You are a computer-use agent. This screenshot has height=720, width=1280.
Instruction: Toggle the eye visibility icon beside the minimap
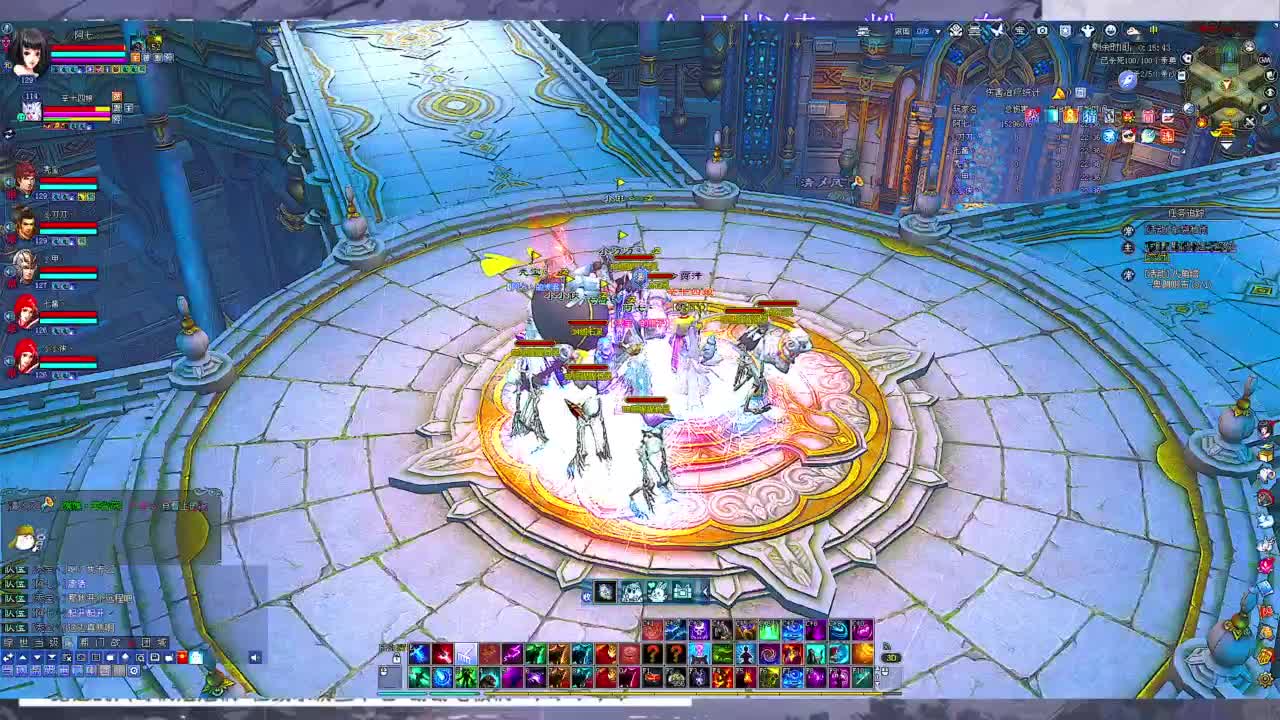tap(1269, 92)
